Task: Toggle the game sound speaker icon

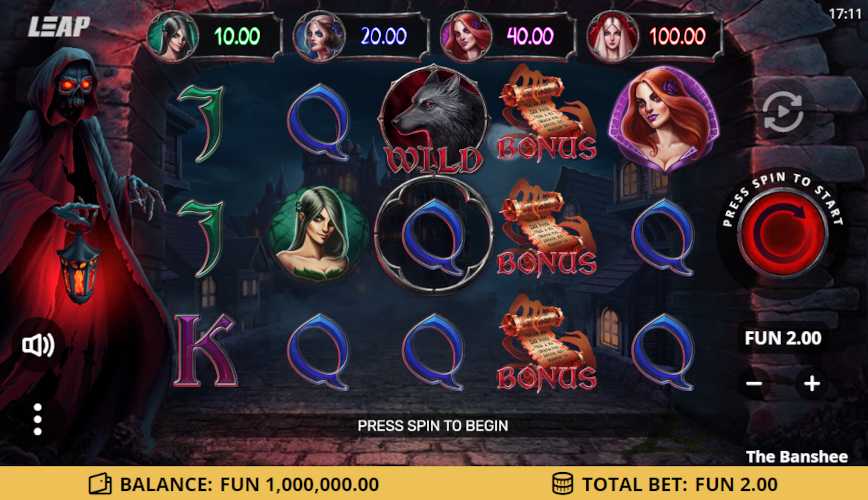Action: [x=38, y=346]
